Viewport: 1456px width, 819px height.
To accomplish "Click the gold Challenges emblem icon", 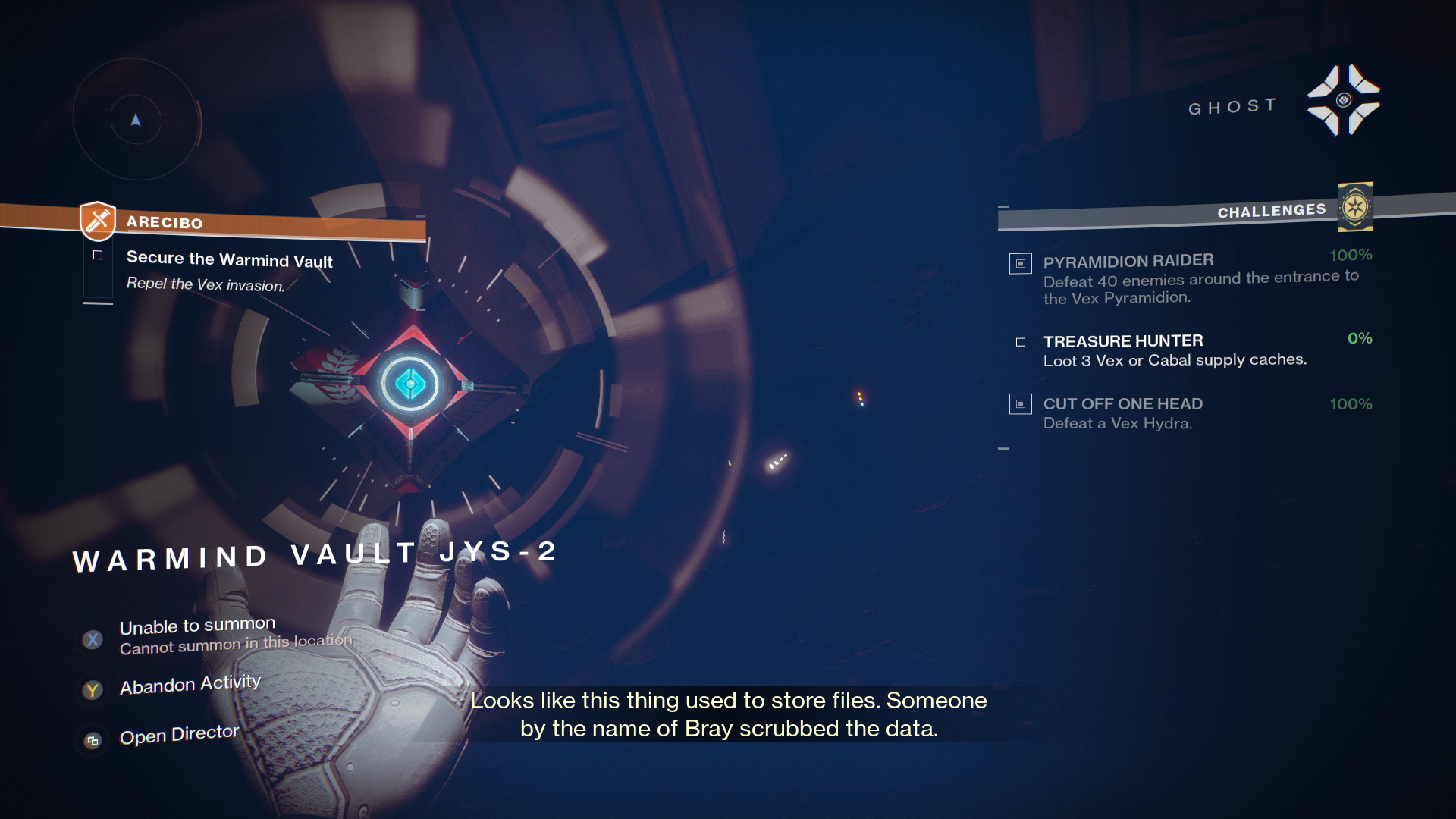I will click(1355, 206).
